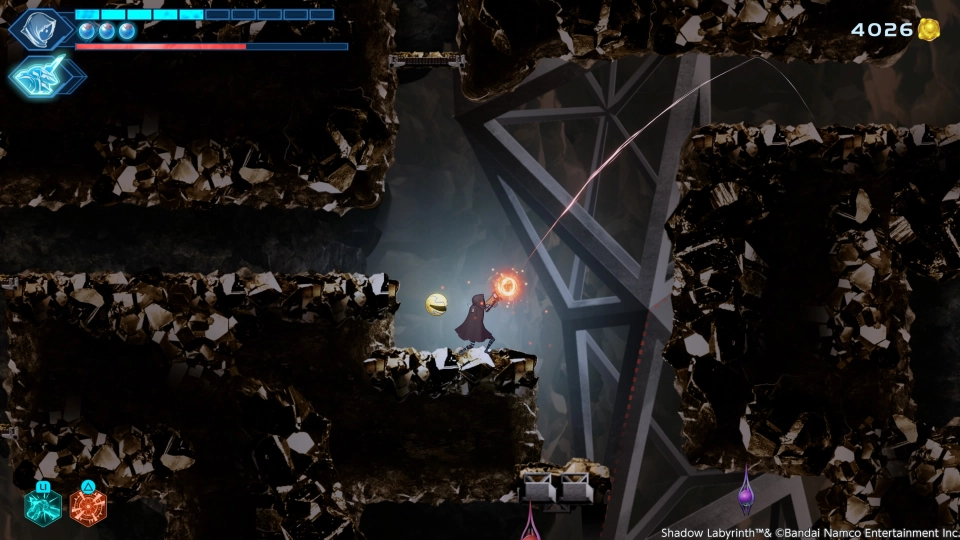
Task: Click the hooded swordsman portrait icon
Action: pos(41,28)
